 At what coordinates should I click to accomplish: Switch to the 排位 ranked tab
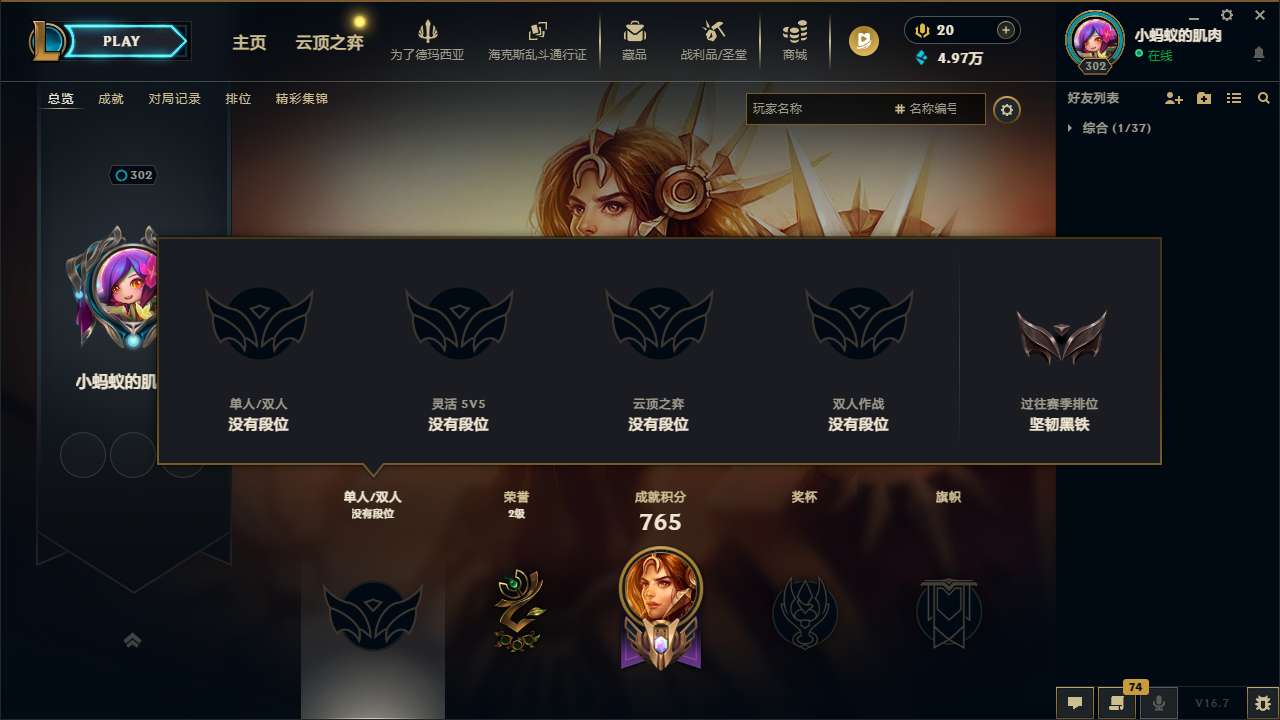239,99
